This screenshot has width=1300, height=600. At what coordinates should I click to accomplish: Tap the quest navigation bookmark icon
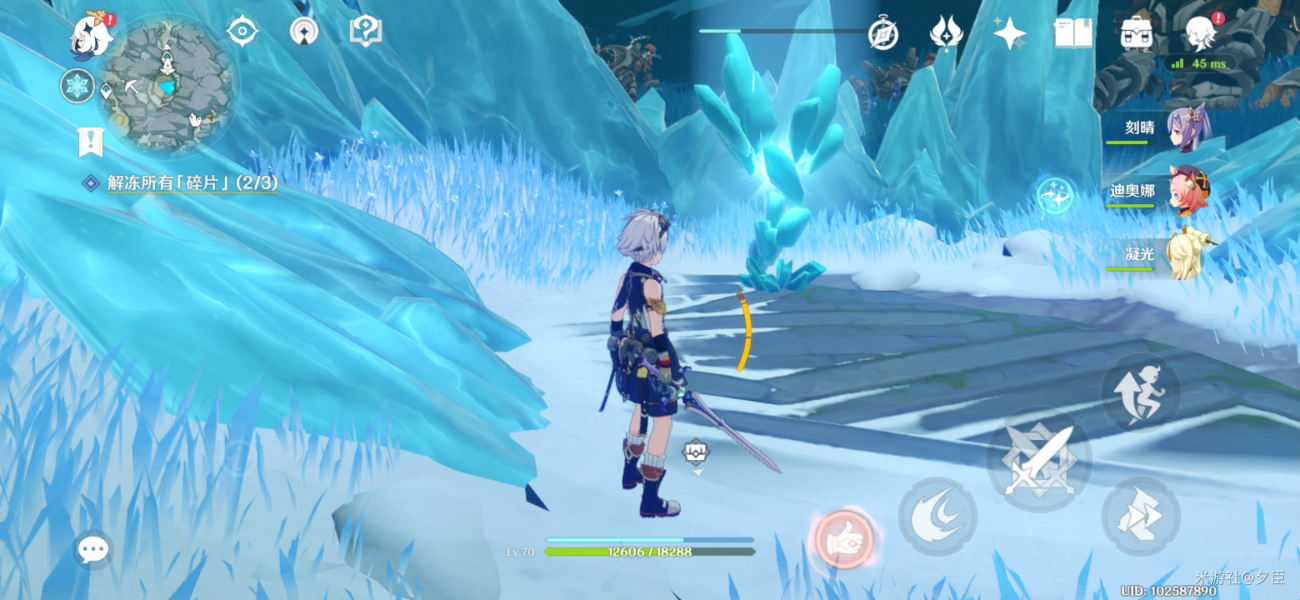pos(91,142)
